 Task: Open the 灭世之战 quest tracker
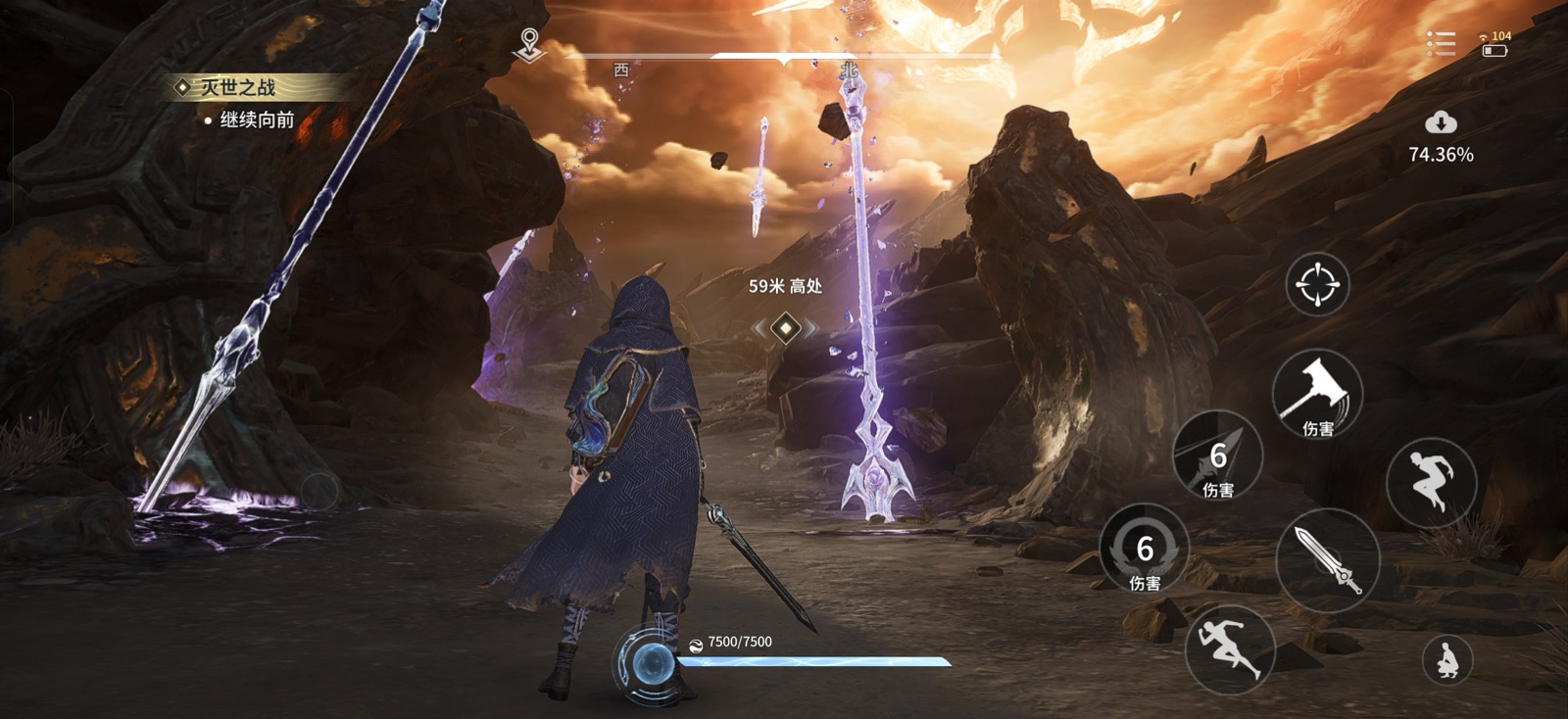238,88
